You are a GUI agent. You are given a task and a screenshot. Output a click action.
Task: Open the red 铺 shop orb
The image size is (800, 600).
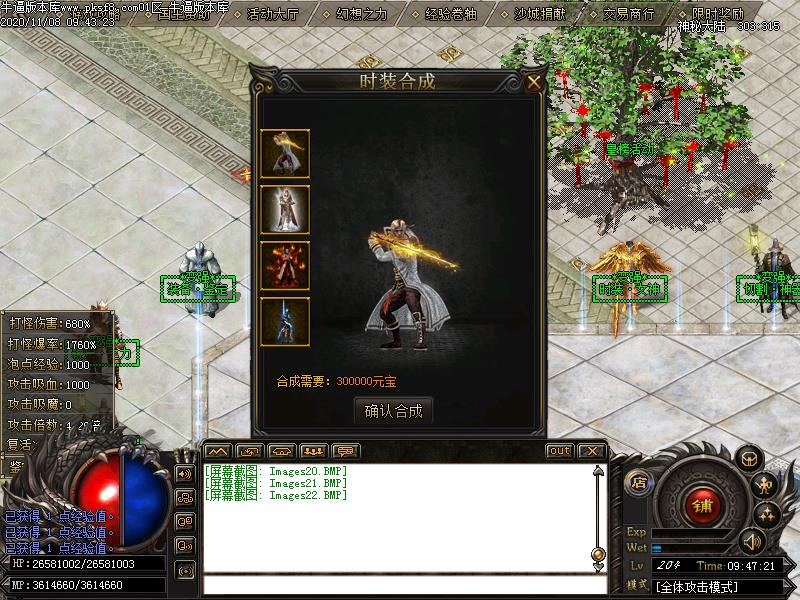point(701,505)
